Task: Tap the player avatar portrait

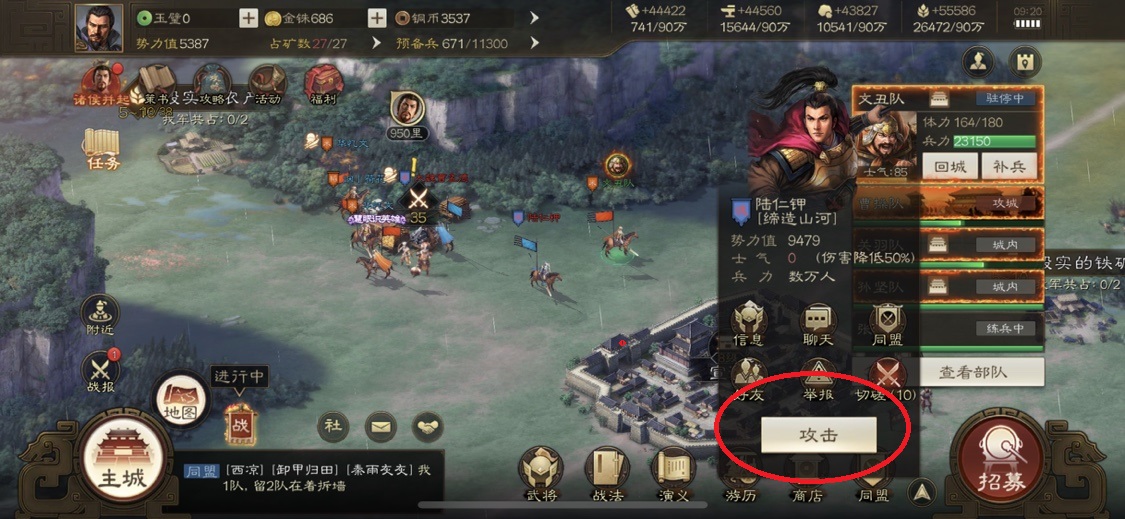Action: click(x=98, y=27)
